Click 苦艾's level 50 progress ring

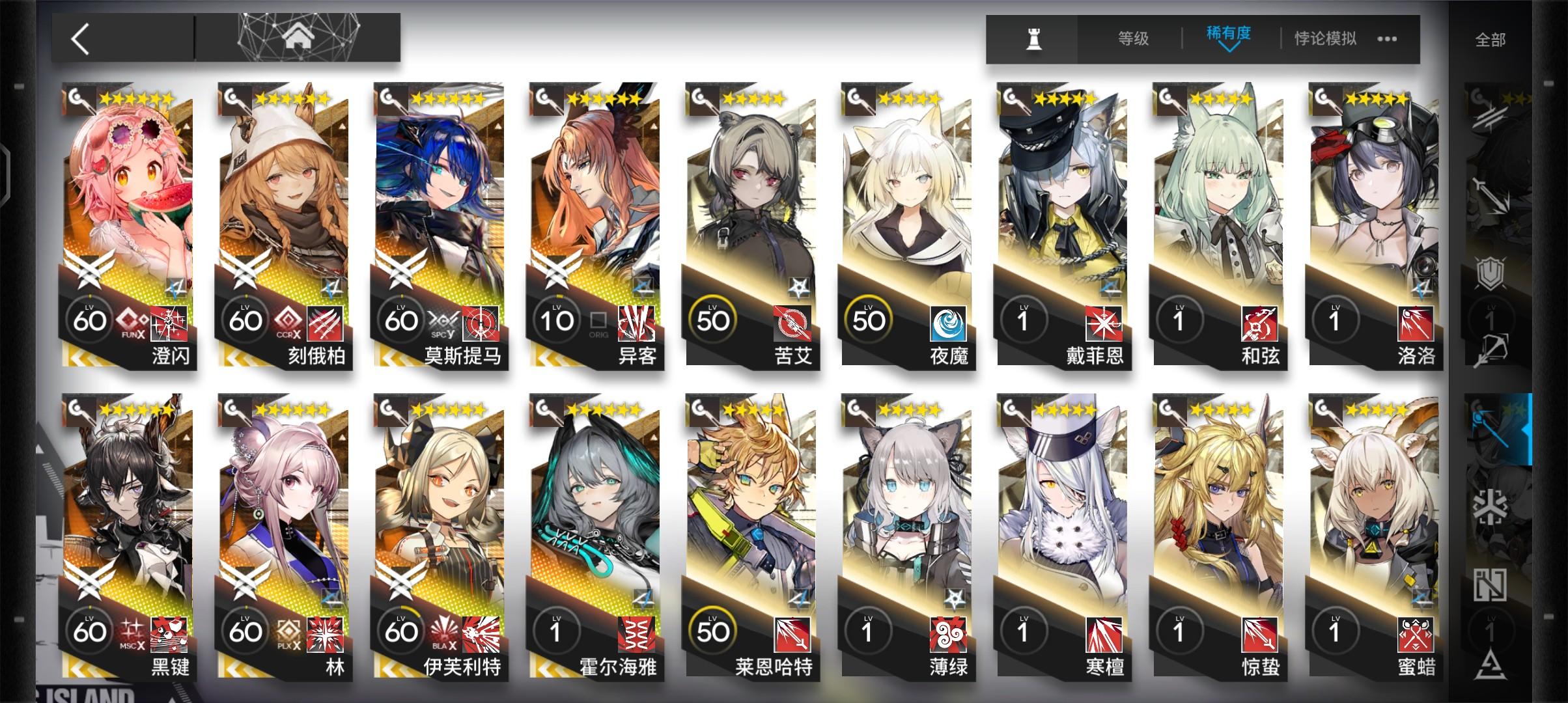[x=714, y=319]
